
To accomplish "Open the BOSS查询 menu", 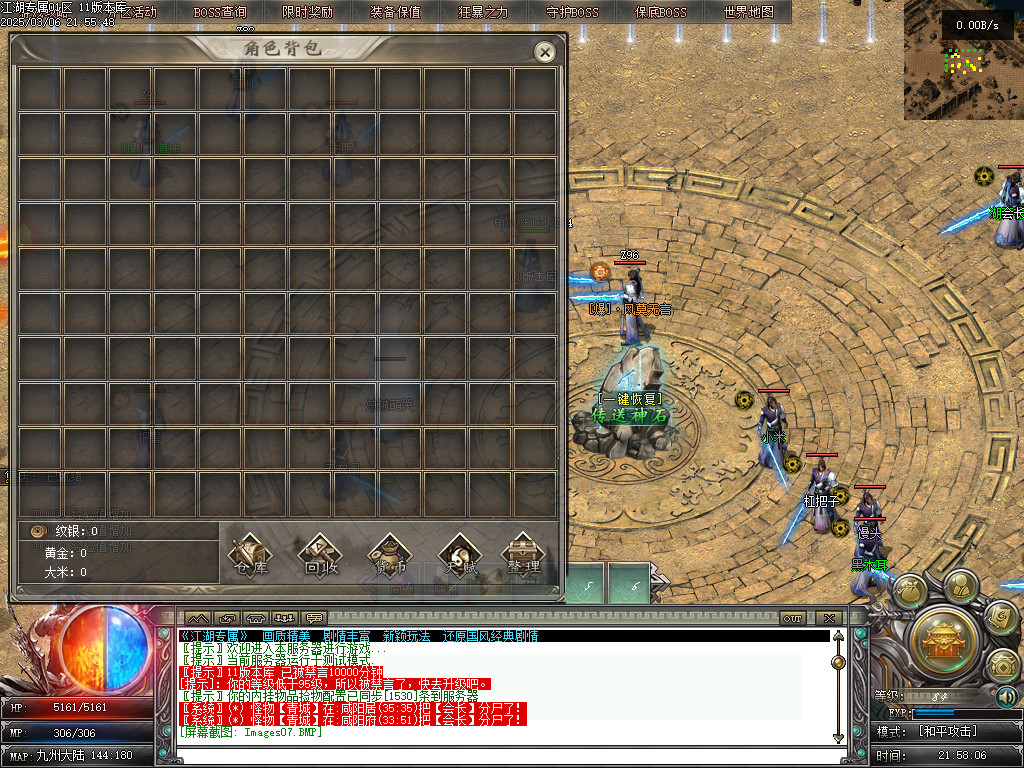I will pyautogui.click(x=220, y=12).
